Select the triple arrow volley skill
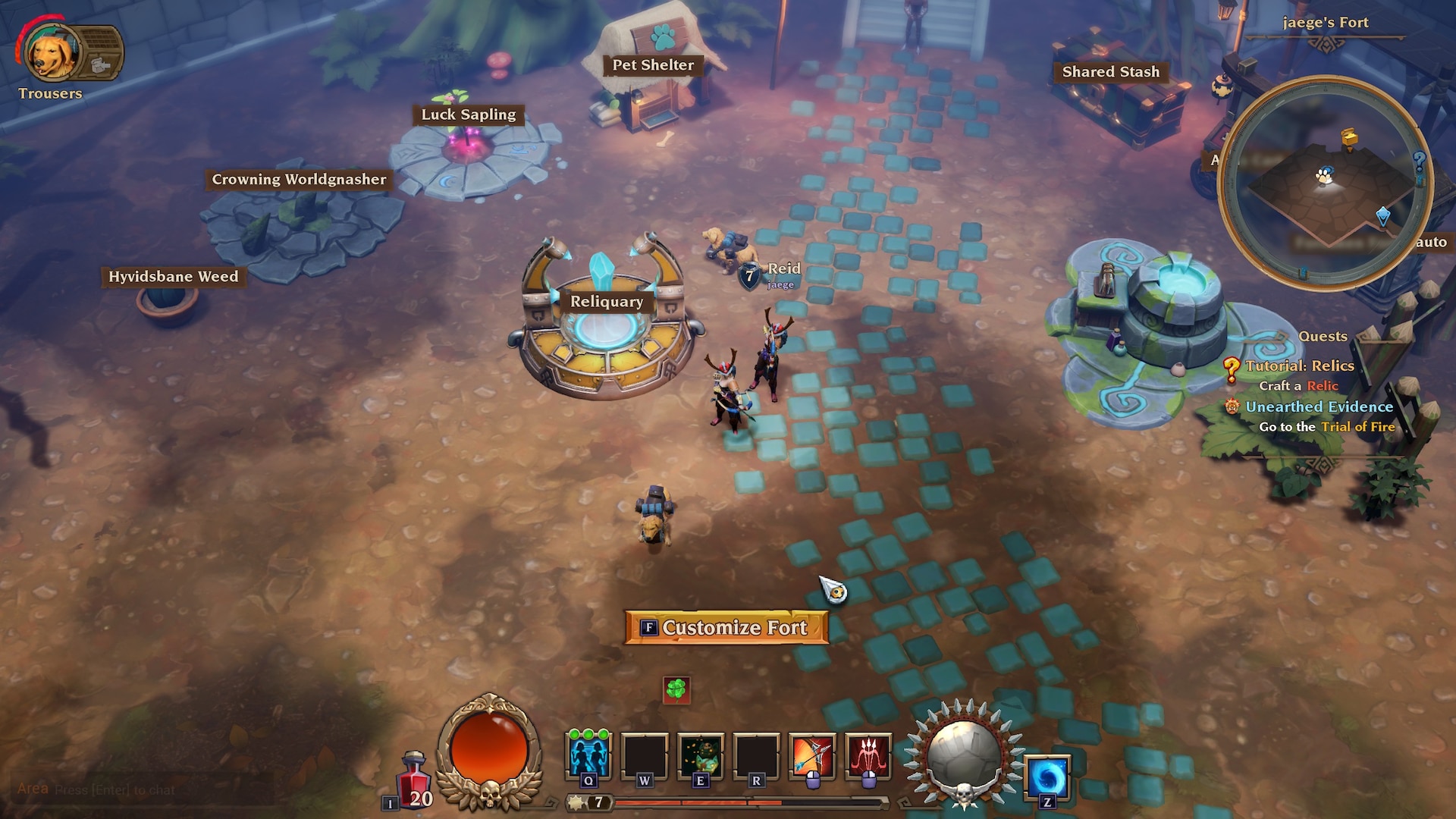This screenshot has width=1456, height=819. coord(868,756)
